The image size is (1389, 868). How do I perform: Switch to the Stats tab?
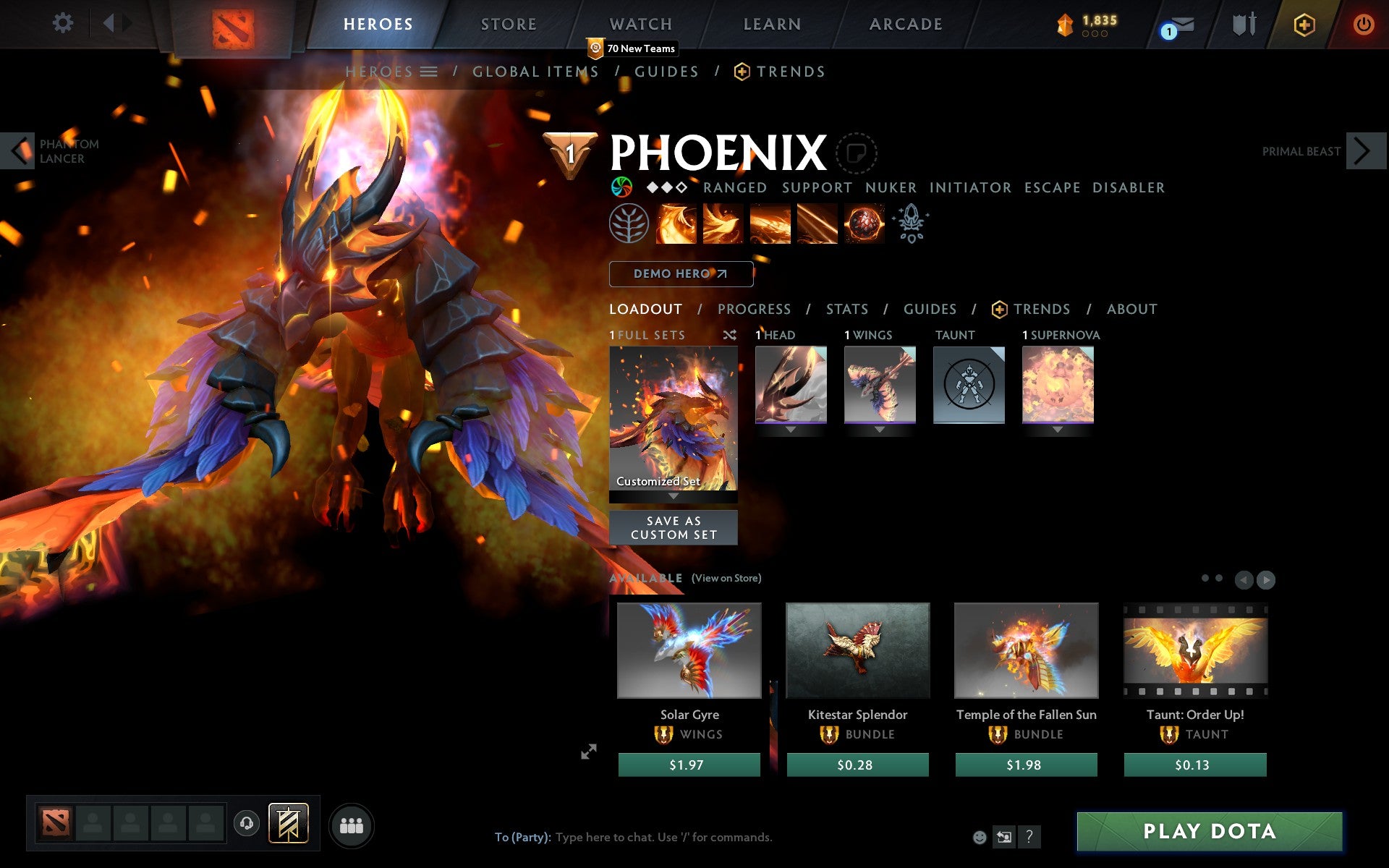click(x=846, y=309)
